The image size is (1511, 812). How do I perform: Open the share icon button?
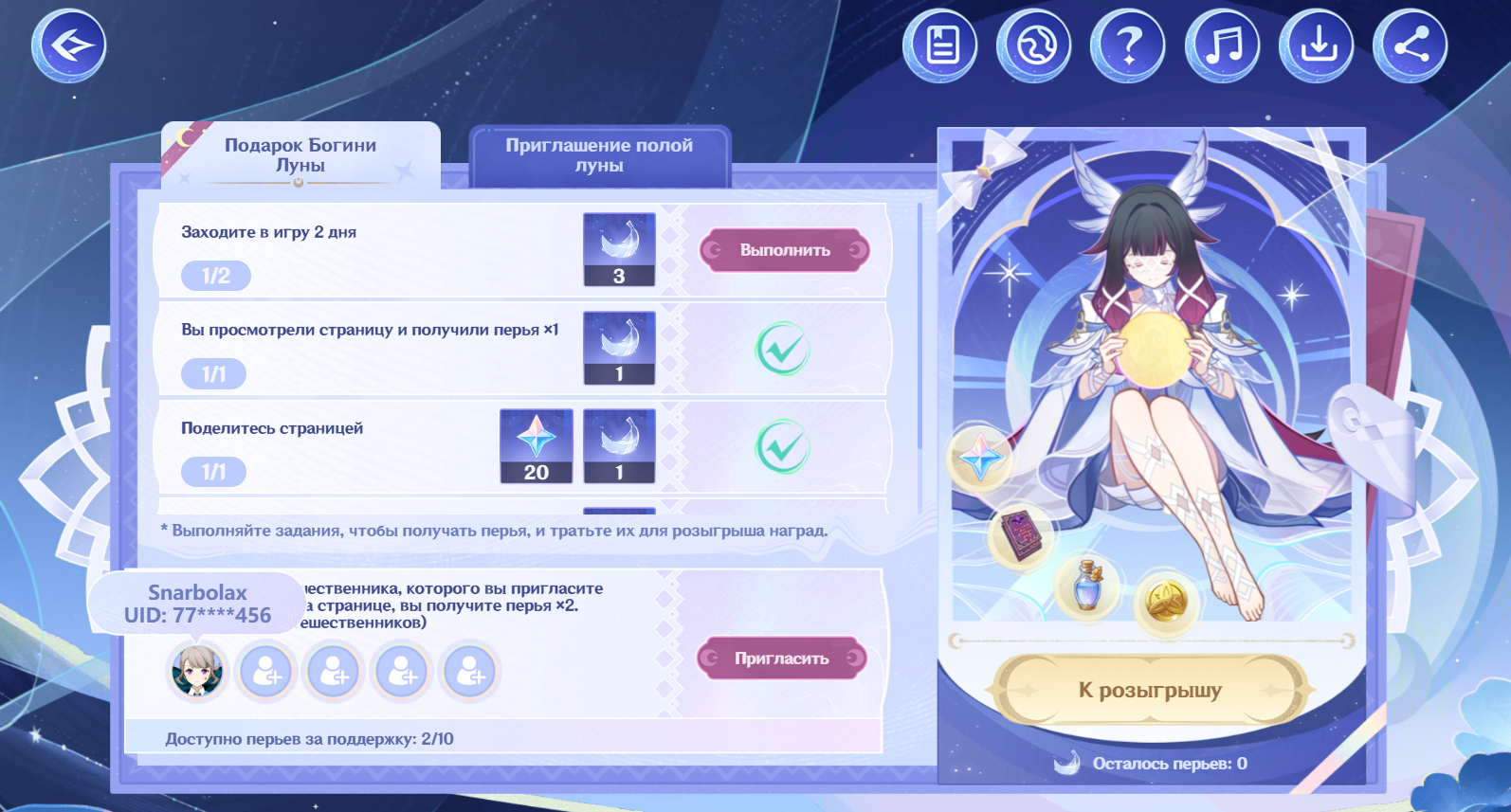1410,45
